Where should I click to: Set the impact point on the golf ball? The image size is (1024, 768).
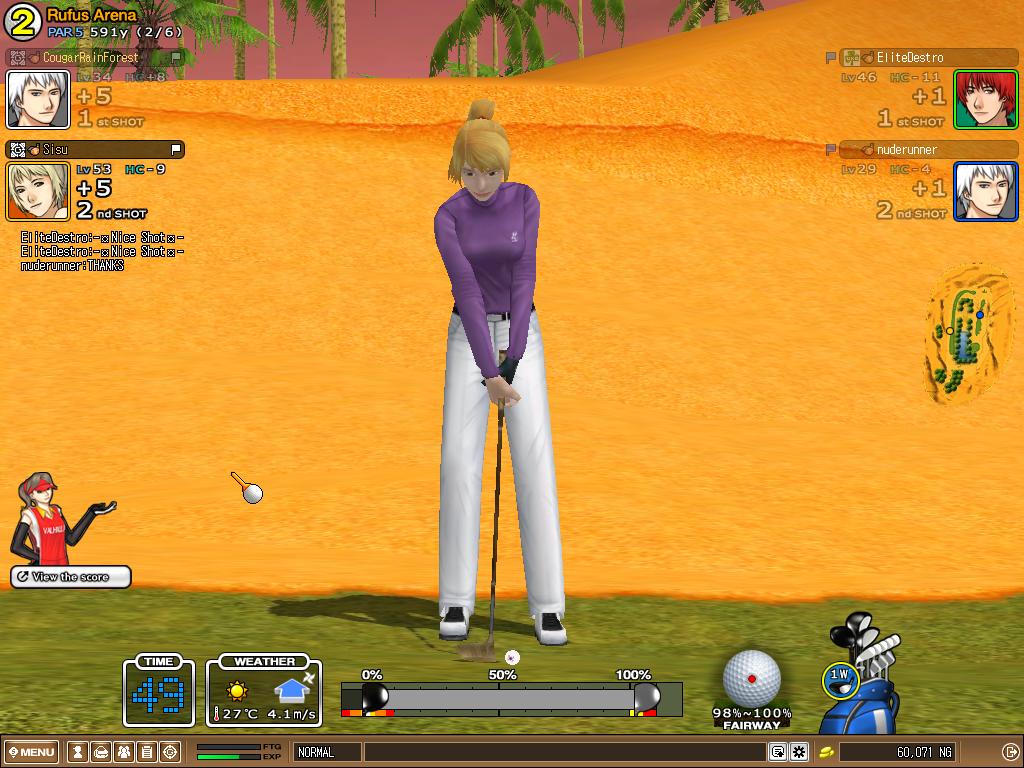point(752,678)
